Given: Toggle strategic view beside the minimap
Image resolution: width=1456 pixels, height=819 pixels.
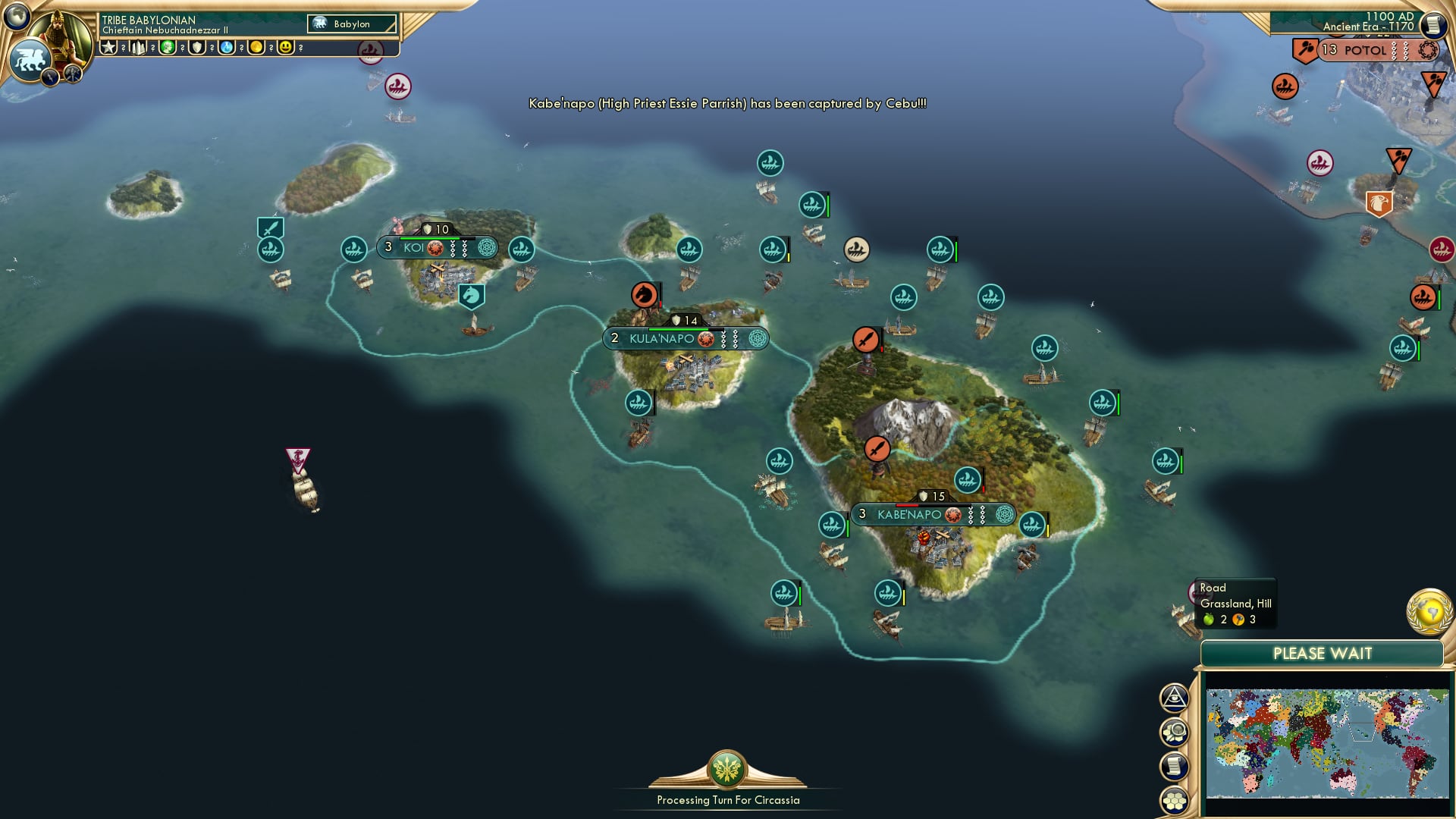Looking at the screenshot, I should 1174,733.
